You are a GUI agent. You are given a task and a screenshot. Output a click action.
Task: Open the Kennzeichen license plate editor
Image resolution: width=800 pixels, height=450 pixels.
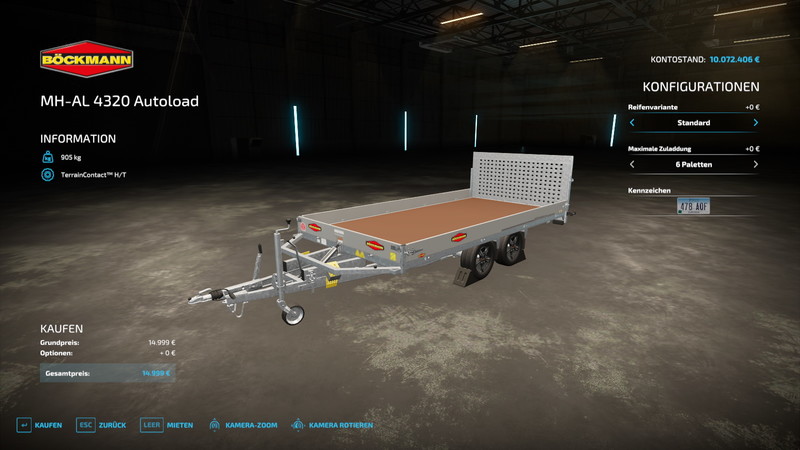[x=693, y=206]
